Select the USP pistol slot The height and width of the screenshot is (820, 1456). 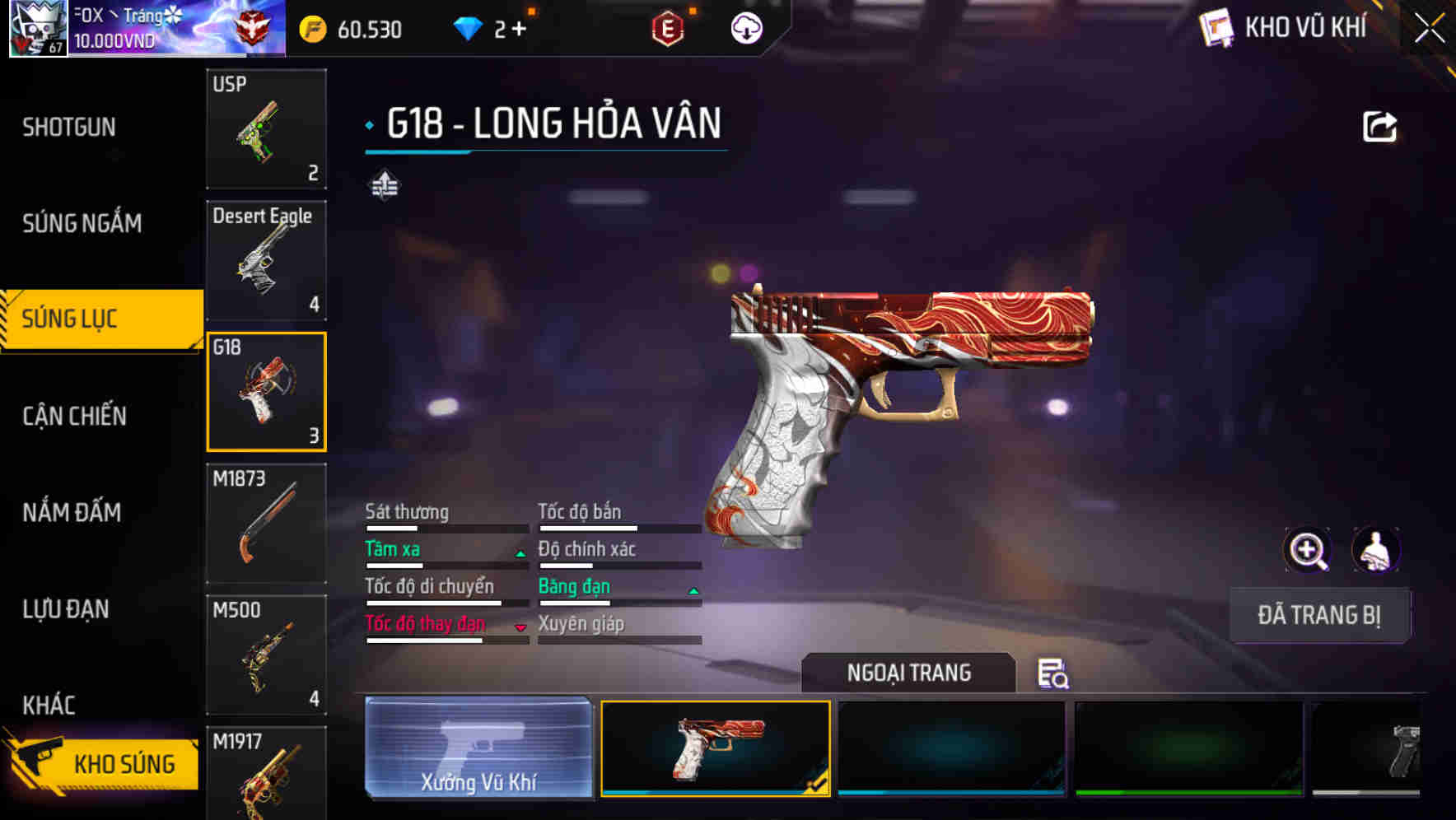tap(266, 129)
